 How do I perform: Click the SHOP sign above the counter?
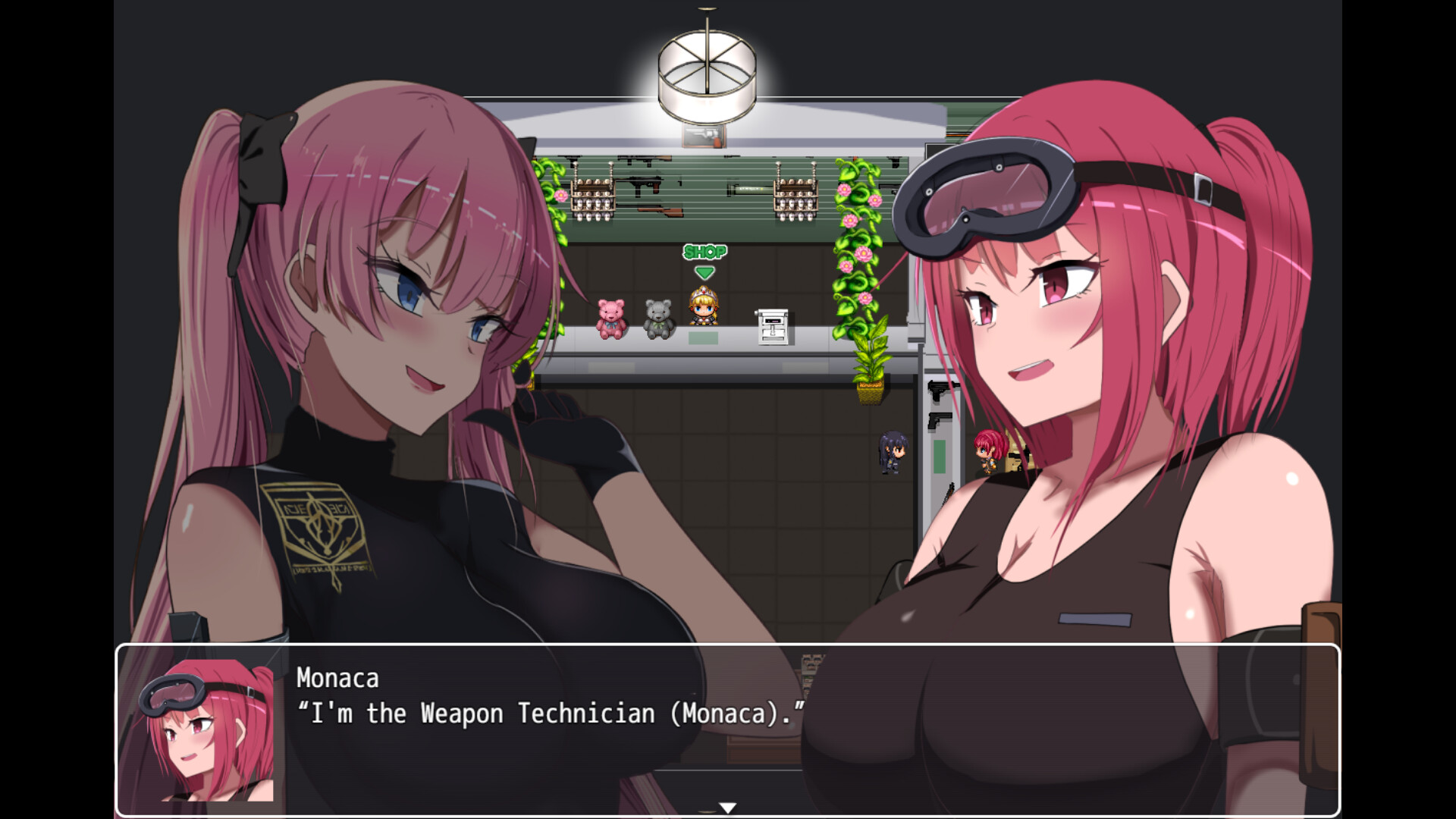704,250
